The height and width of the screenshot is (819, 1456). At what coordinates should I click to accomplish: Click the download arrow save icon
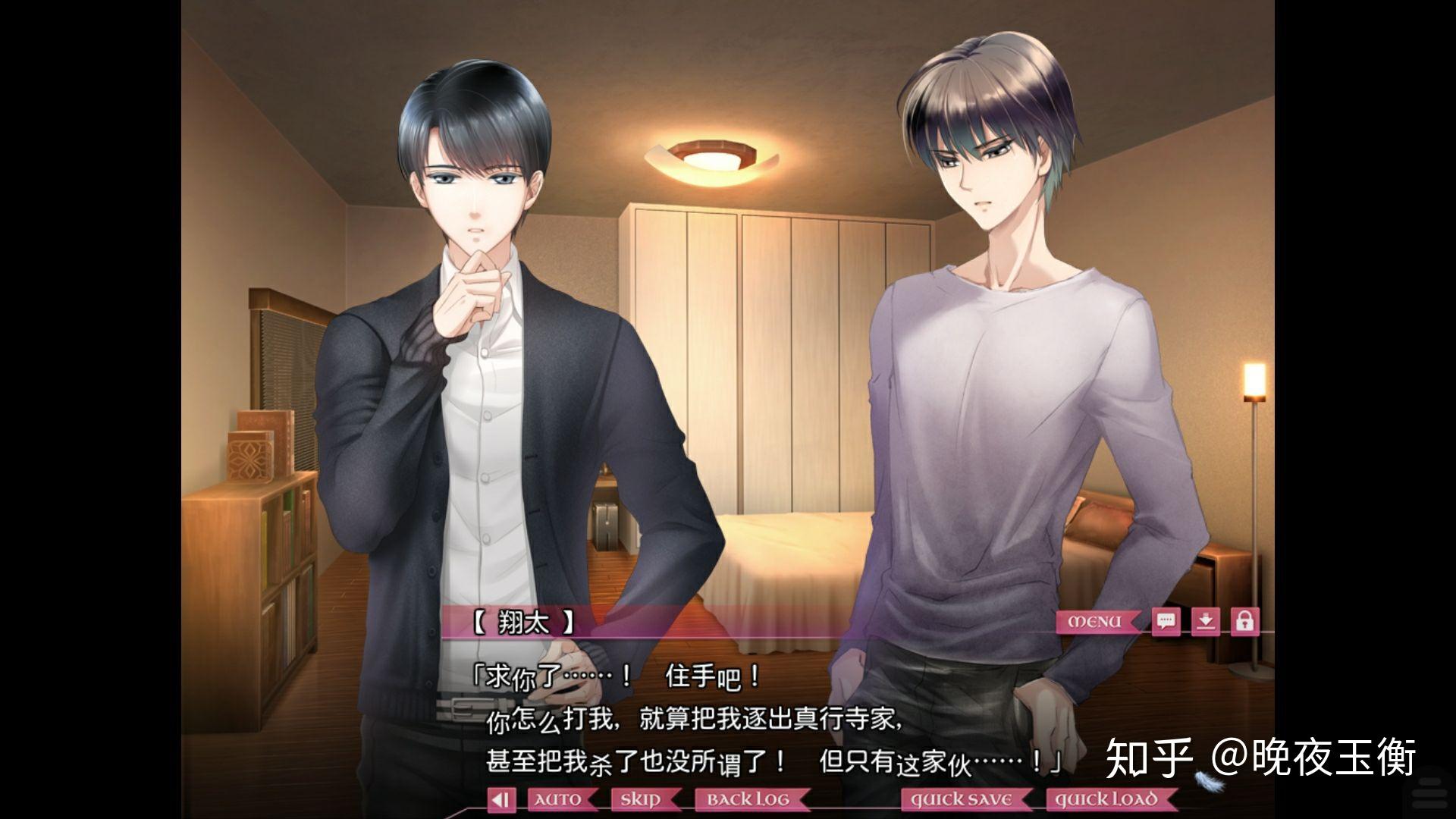[x=1205, y=622]
